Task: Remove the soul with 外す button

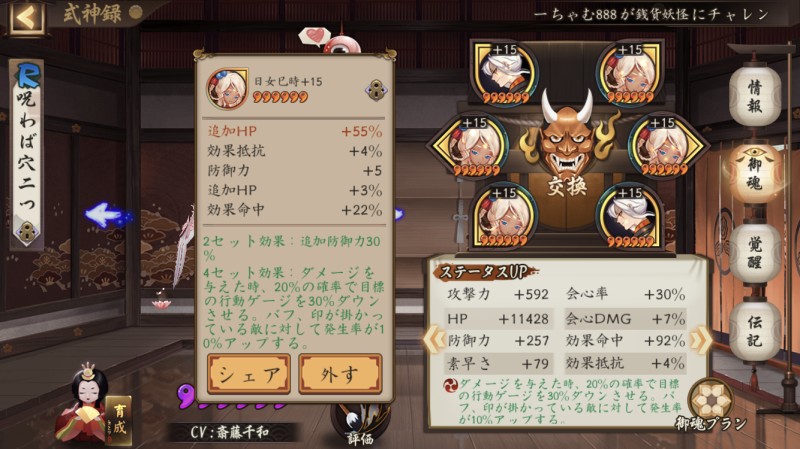Action: click(x=340, y=373)
